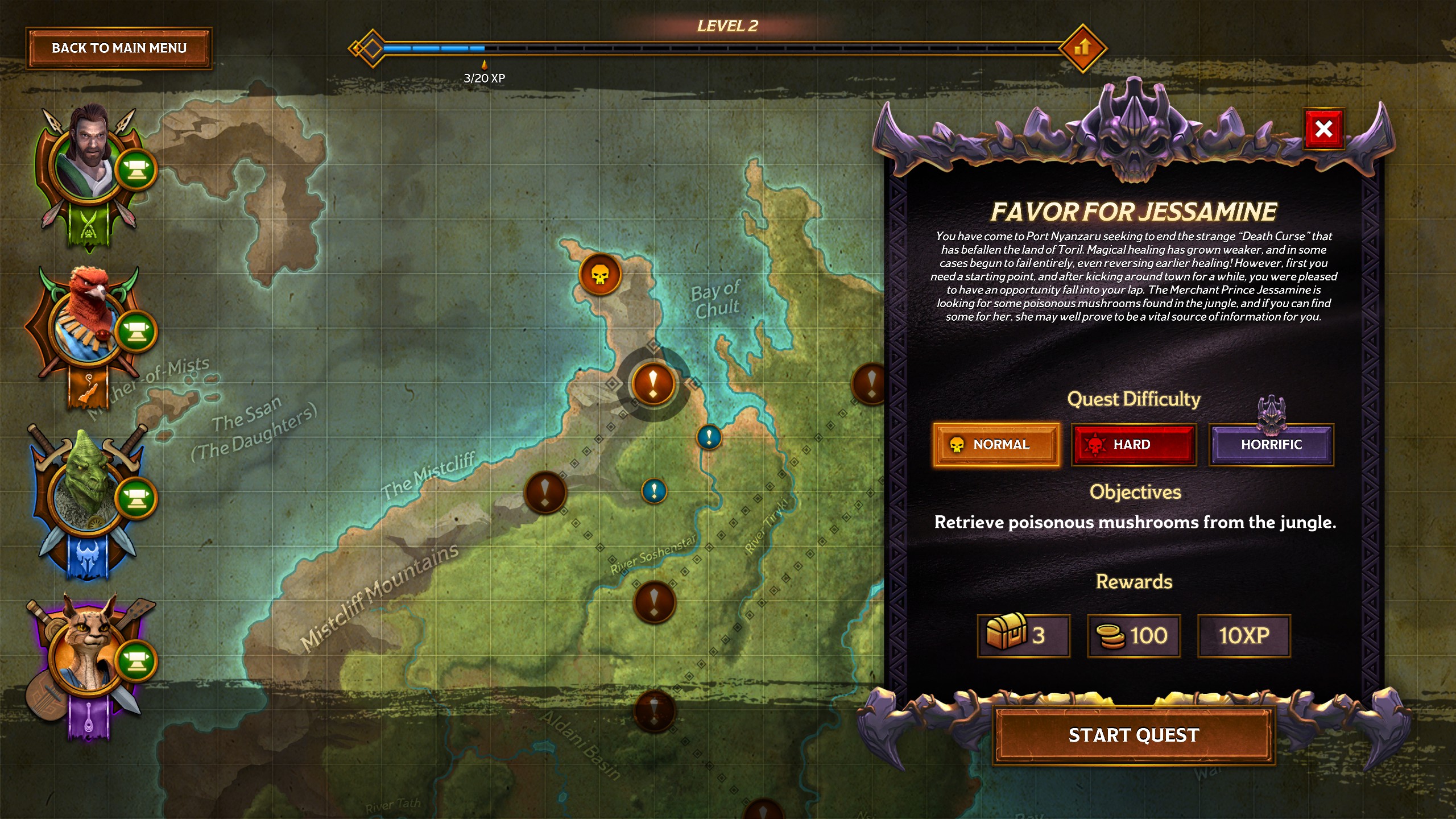Viewport: 1456px width, 819px height.
Task: Open the lizardfolk's anvil upgrade icon
Action: click(136, 498)
